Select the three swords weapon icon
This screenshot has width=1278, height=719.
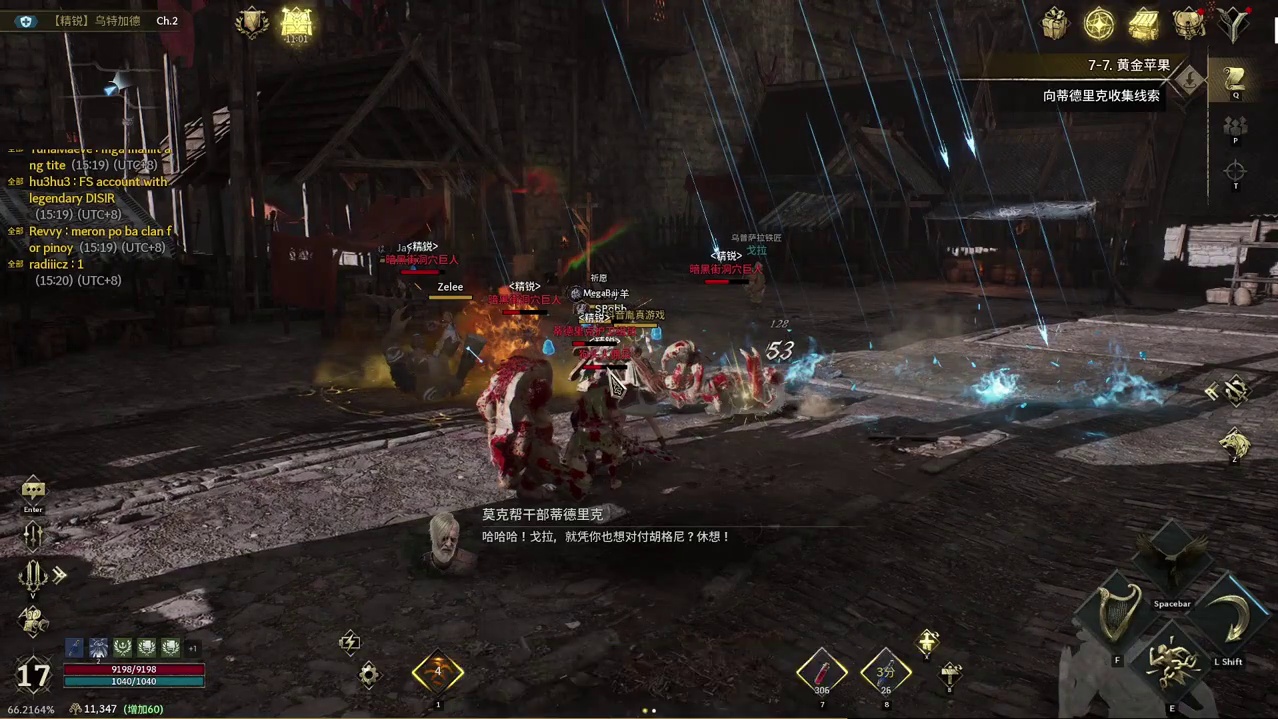click(x=33, y=576)
